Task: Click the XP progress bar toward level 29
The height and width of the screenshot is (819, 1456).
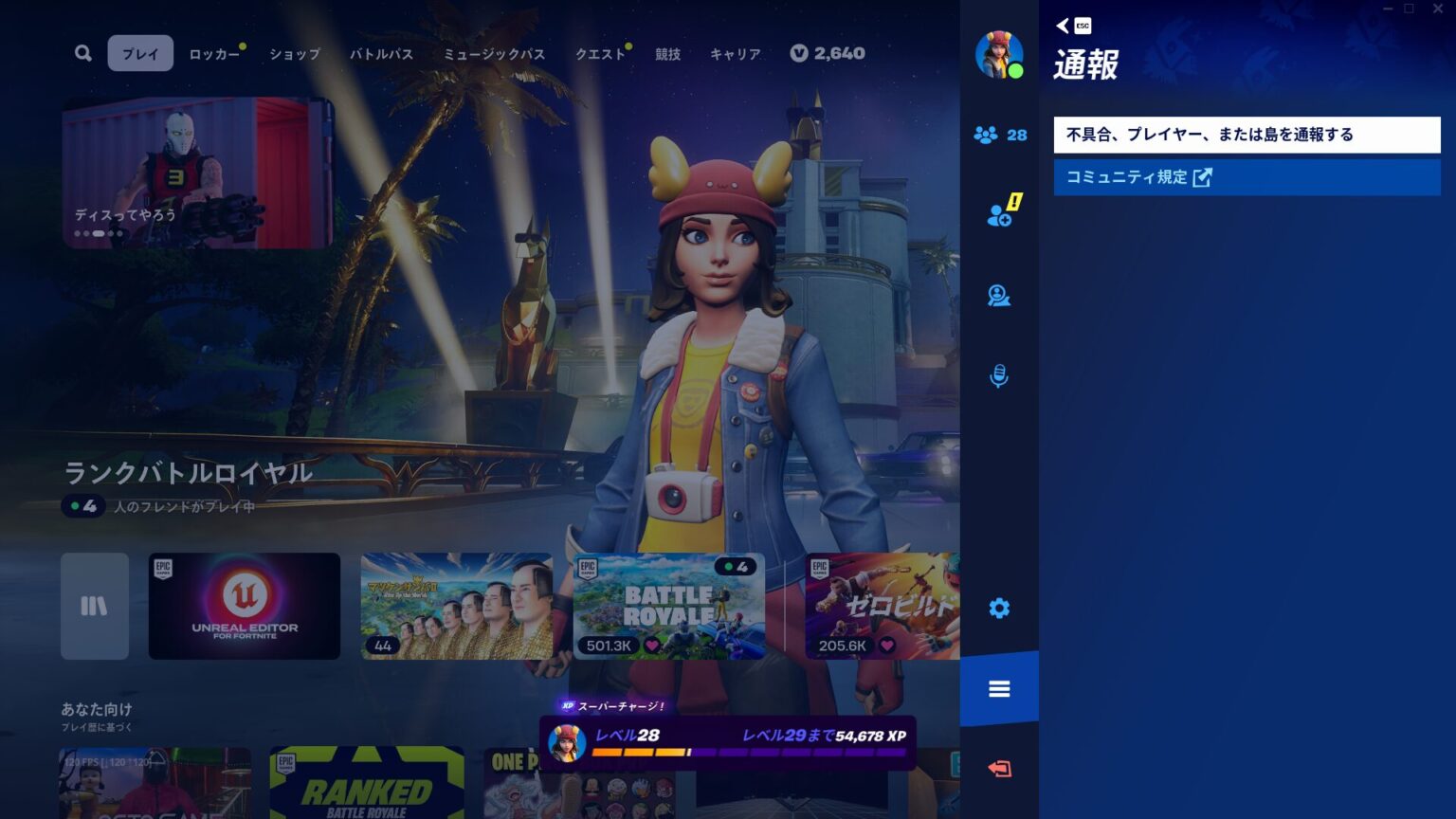Action: [x=749, y=750]
